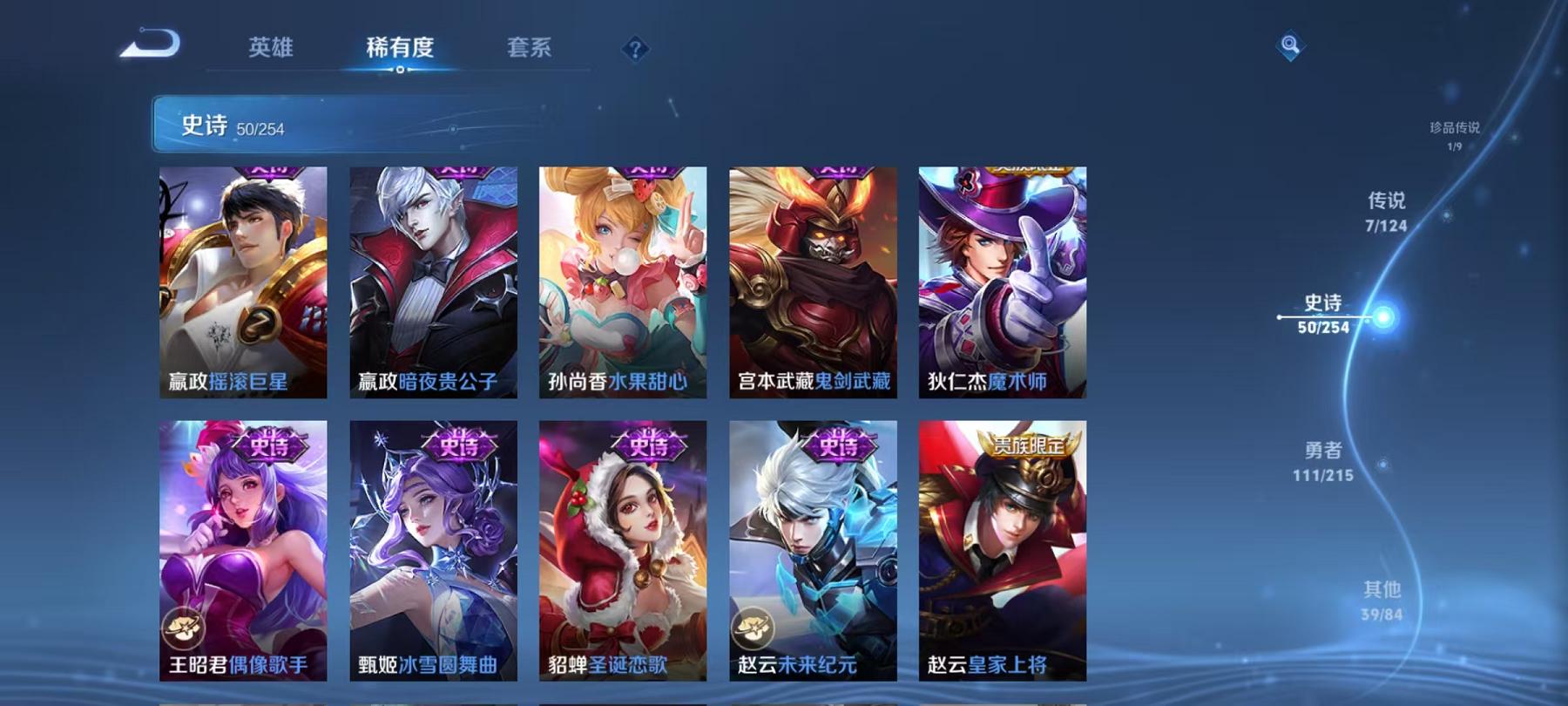Switch to the 英雄 tab
This screenshot has height=706, width=1568.
pyautogui.click(x=269, y=50)
